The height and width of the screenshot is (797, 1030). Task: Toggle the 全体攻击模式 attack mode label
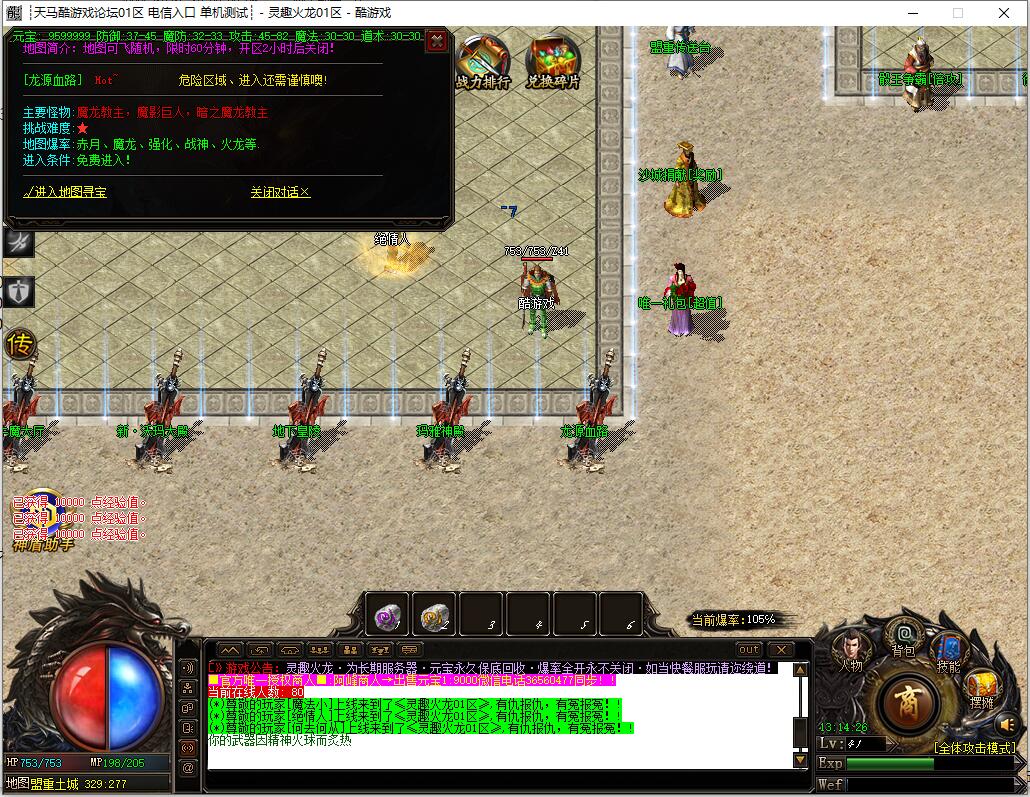click(974, 747)
